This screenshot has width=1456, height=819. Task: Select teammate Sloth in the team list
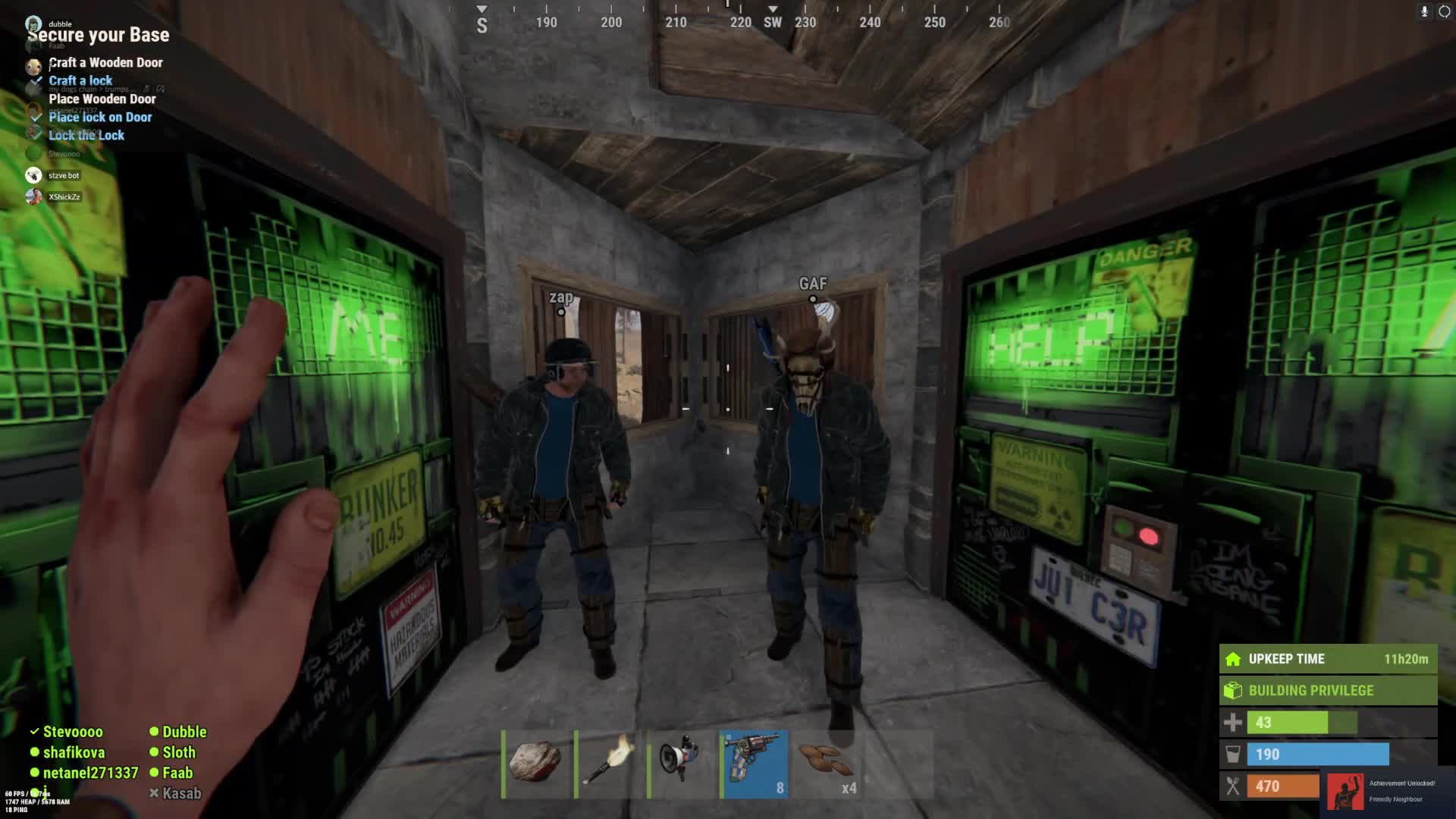[179, 752]
